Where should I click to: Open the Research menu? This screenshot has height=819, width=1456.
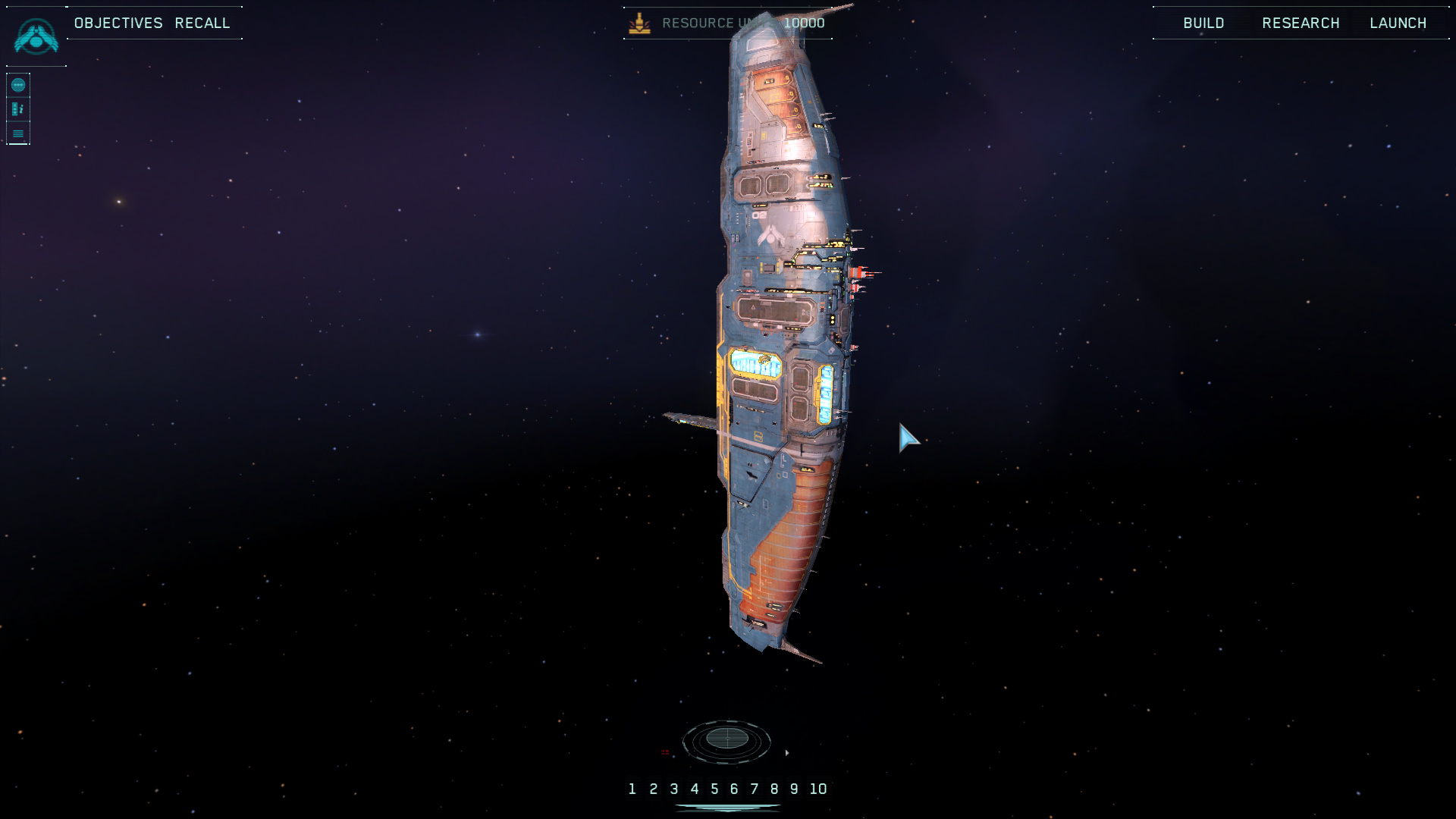pos(1301,23)
